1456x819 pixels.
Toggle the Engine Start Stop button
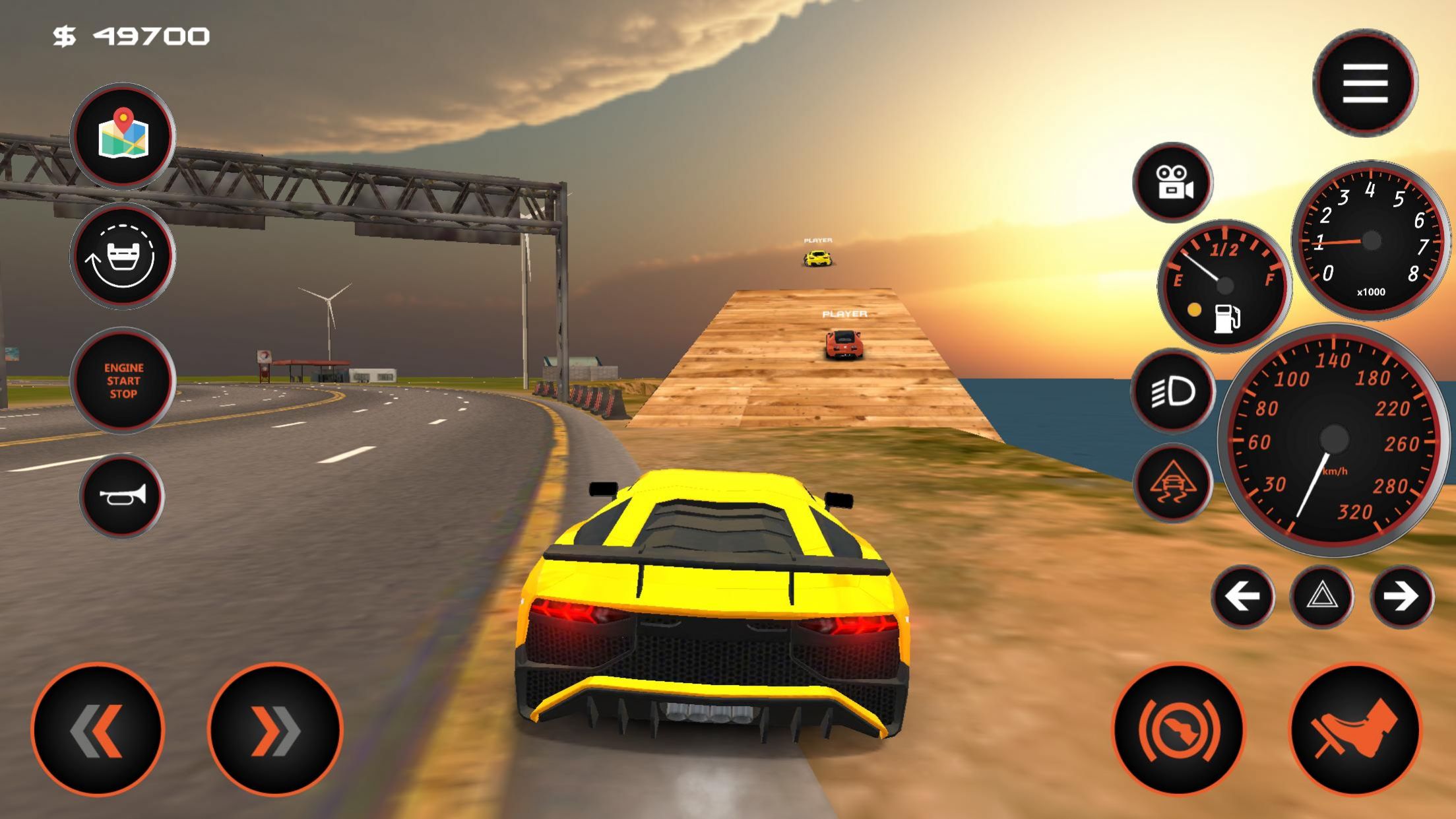click(x=123, y=380)
